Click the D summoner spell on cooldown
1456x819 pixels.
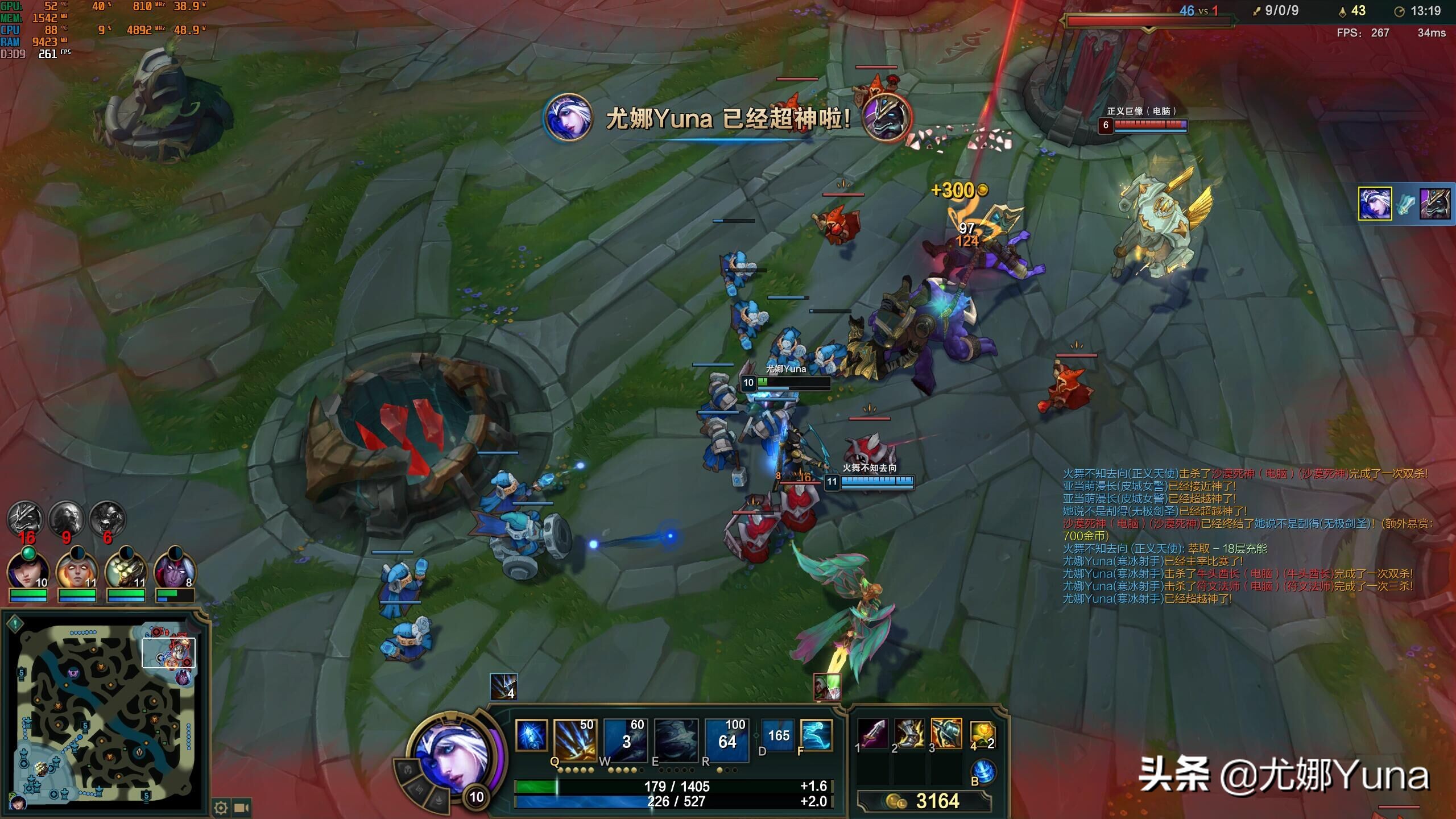[778, 735]
